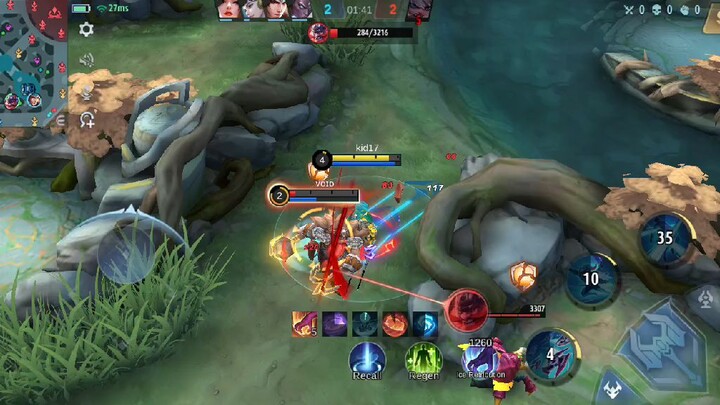This screenshot has height=405, width=720.
Task: Toggle the voice microphone icon
Action: pyautogui.click(x=87, y=94)
